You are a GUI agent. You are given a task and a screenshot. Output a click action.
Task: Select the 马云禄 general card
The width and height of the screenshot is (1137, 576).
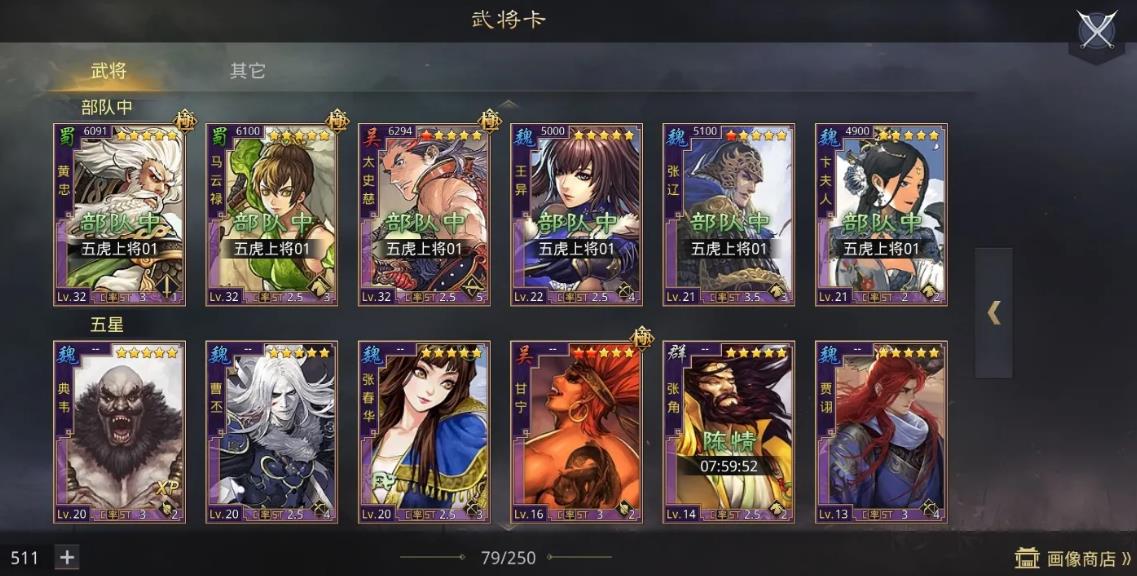click(x=271, y=214)
